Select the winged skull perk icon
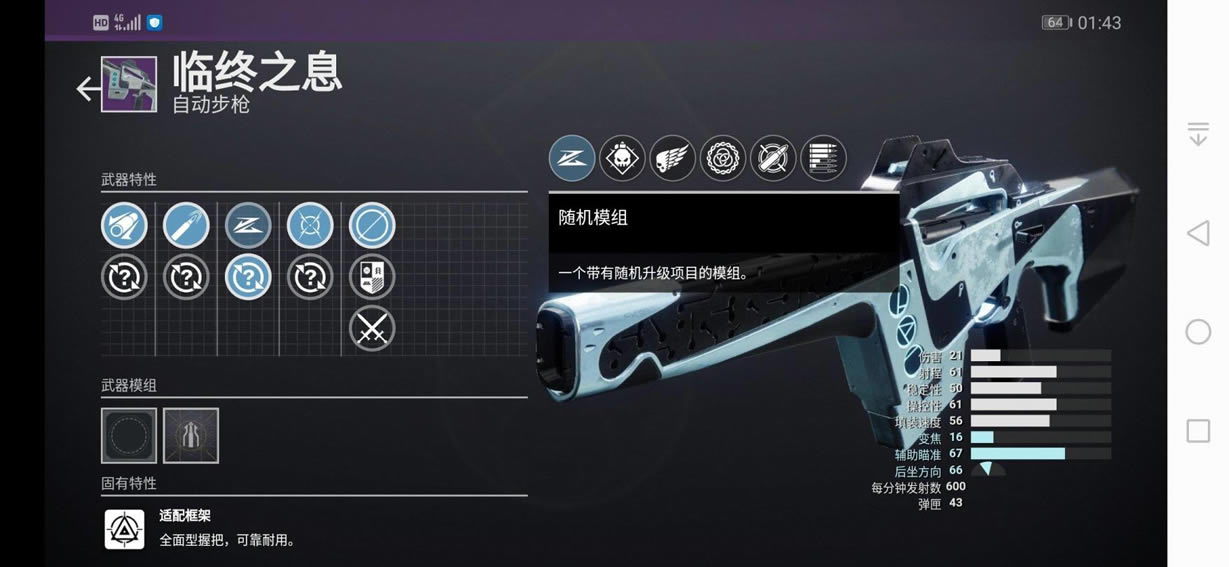 click(672, 158)
